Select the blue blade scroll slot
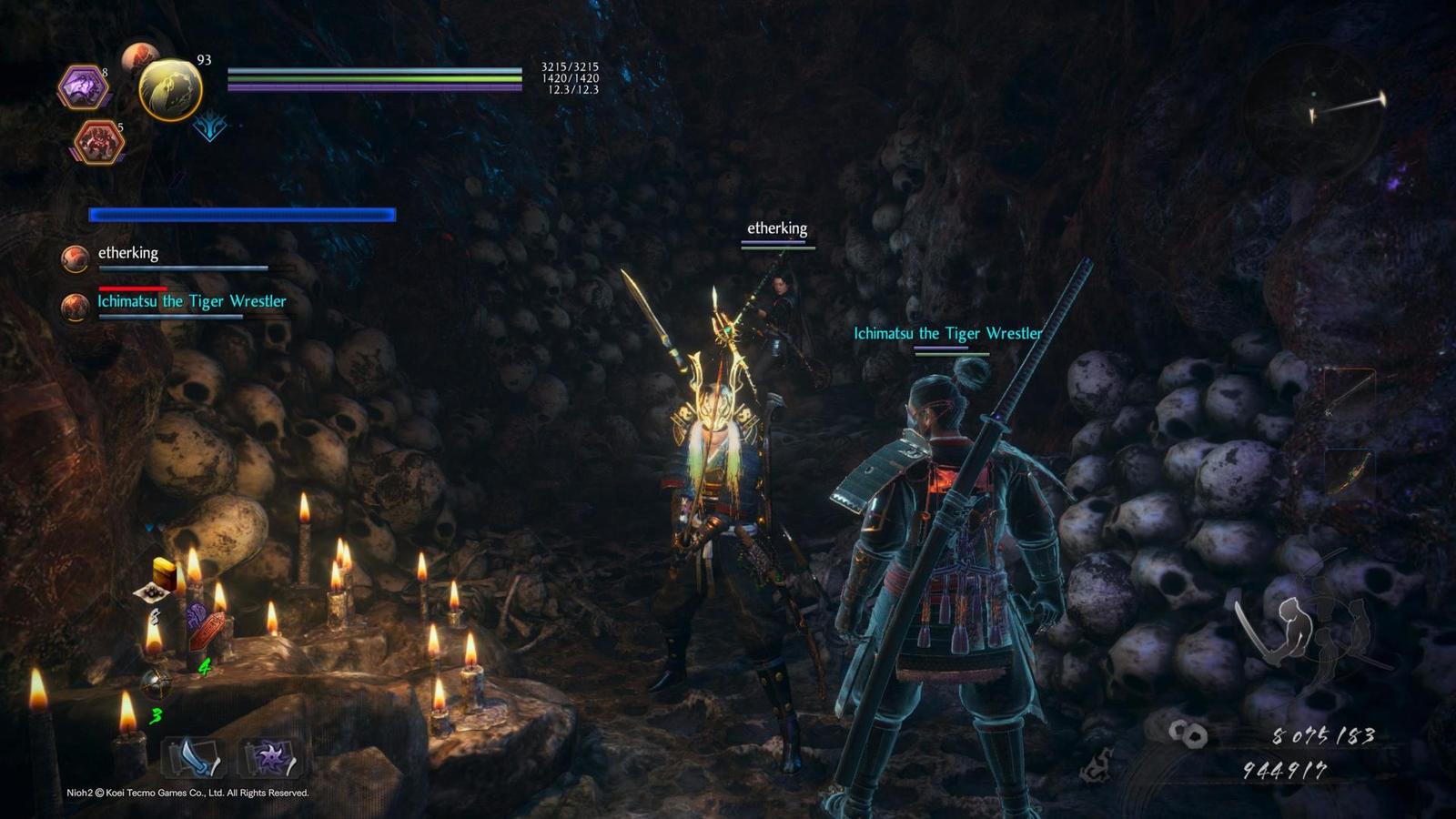The width and height of the screenshot is (1456, 819). point(193,757)
